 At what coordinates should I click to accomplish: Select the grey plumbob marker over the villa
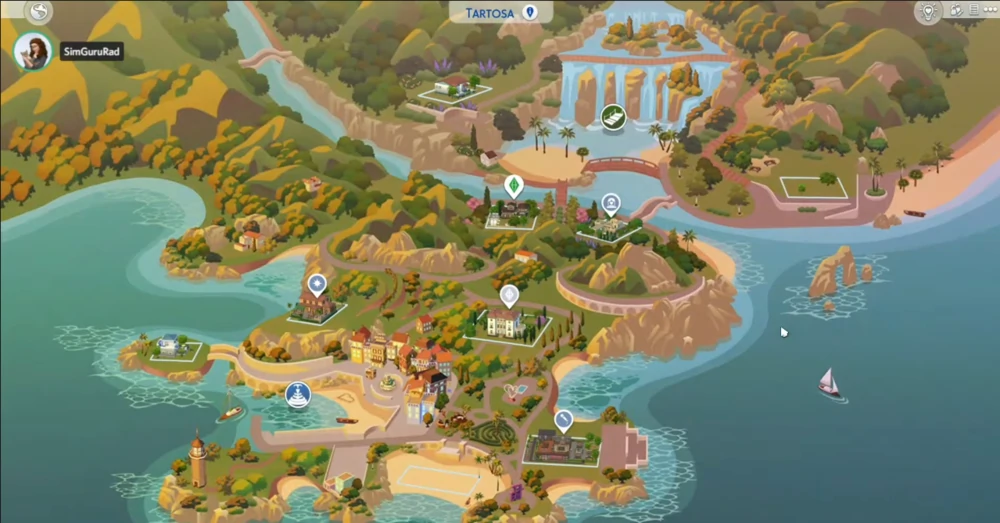[x=509, y=295]
